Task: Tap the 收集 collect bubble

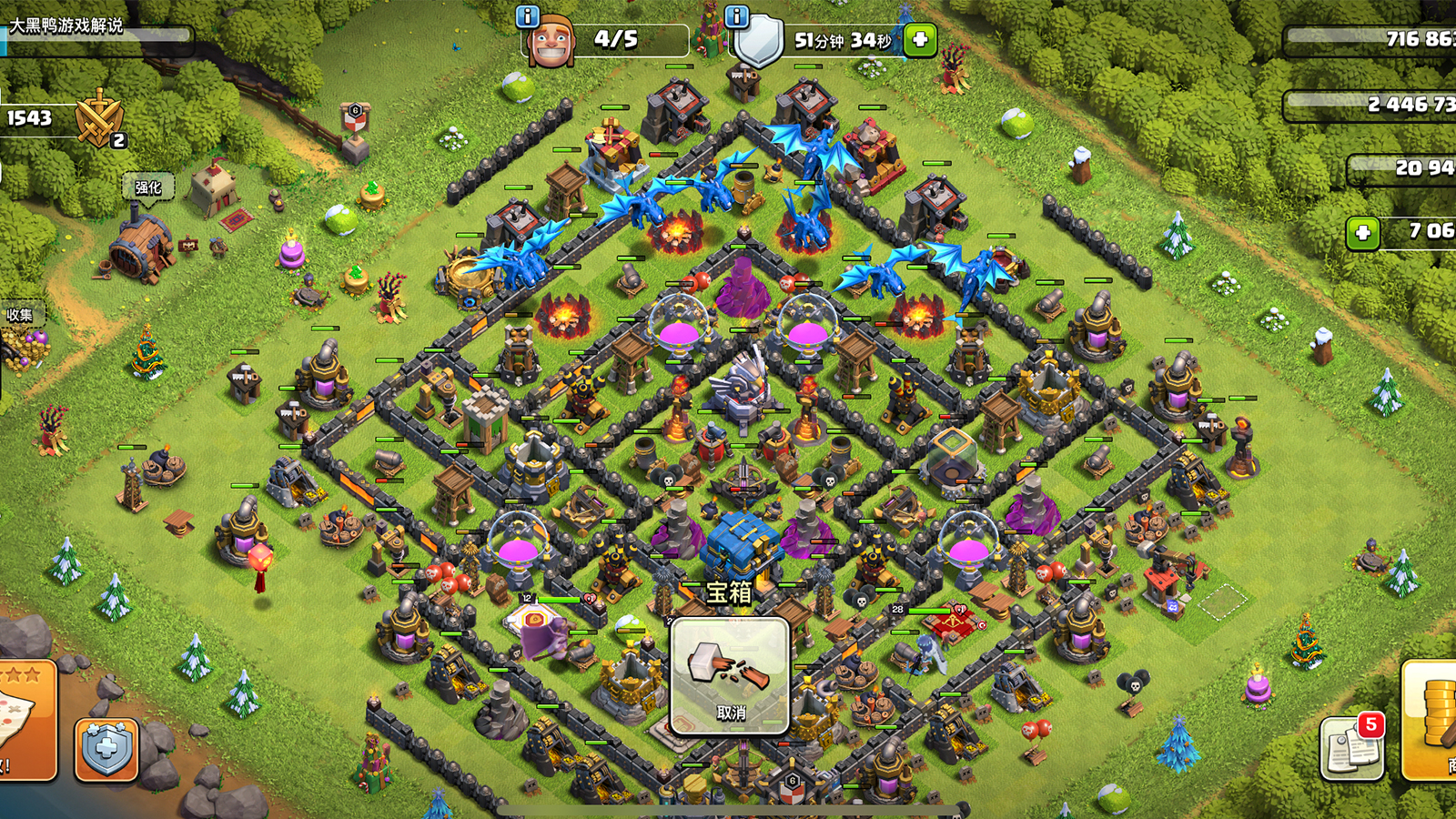Action: 20,315
